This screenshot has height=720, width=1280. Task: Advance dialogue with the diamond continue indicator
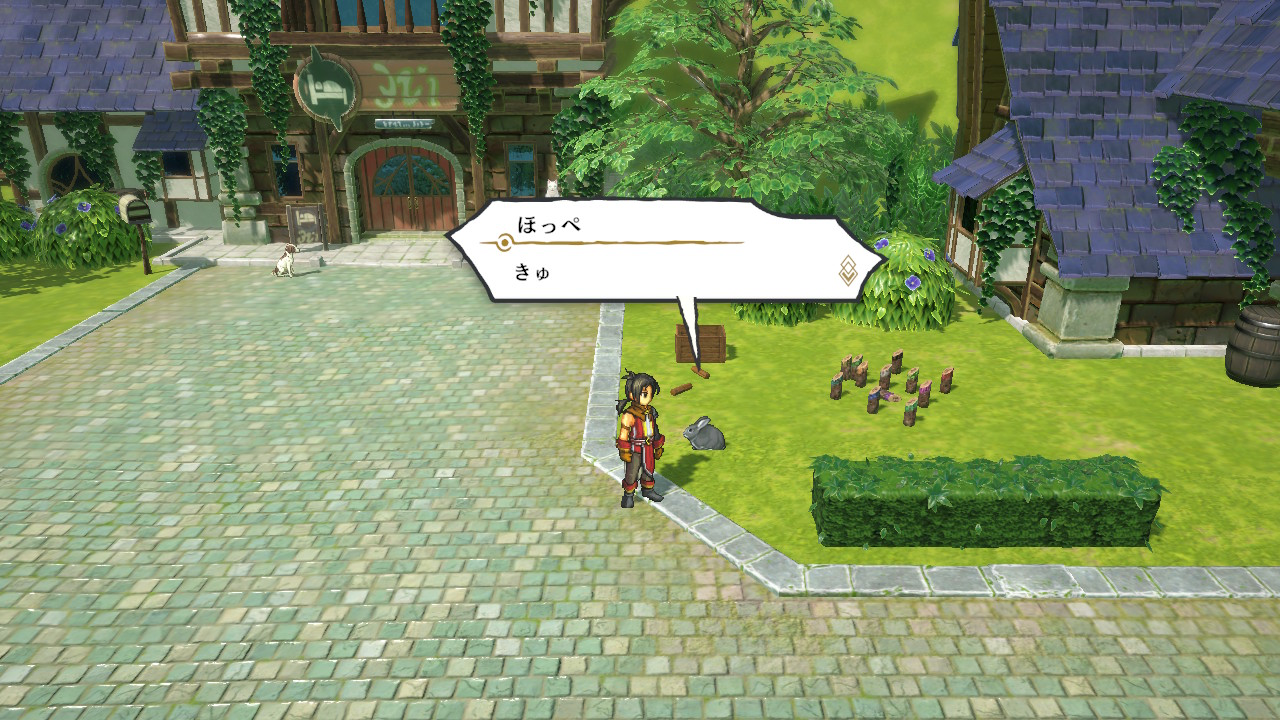(847, 270)
